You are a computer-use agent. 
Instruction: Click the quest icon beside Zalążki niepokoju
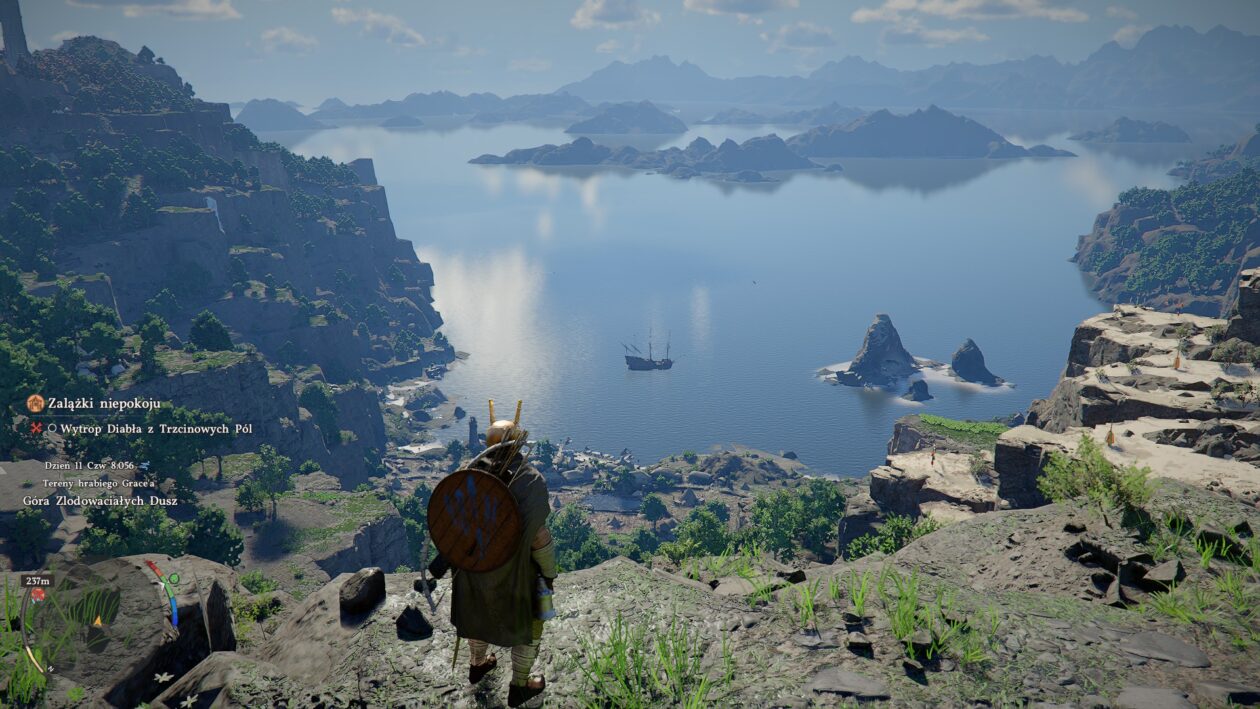click(35, 403)
